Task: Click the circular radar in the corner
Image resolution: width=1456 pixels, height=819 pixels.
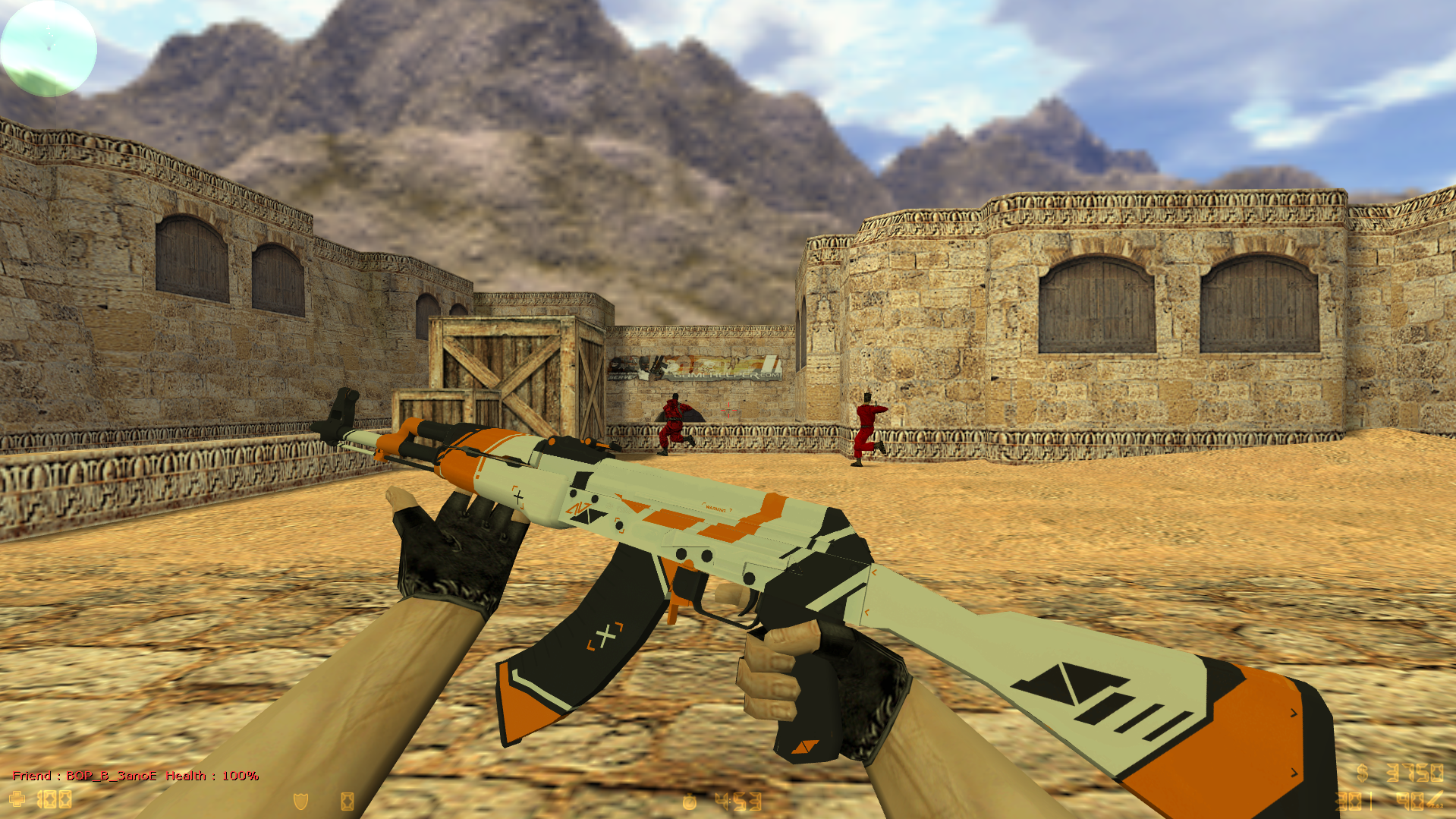Action: pos(49,48)
